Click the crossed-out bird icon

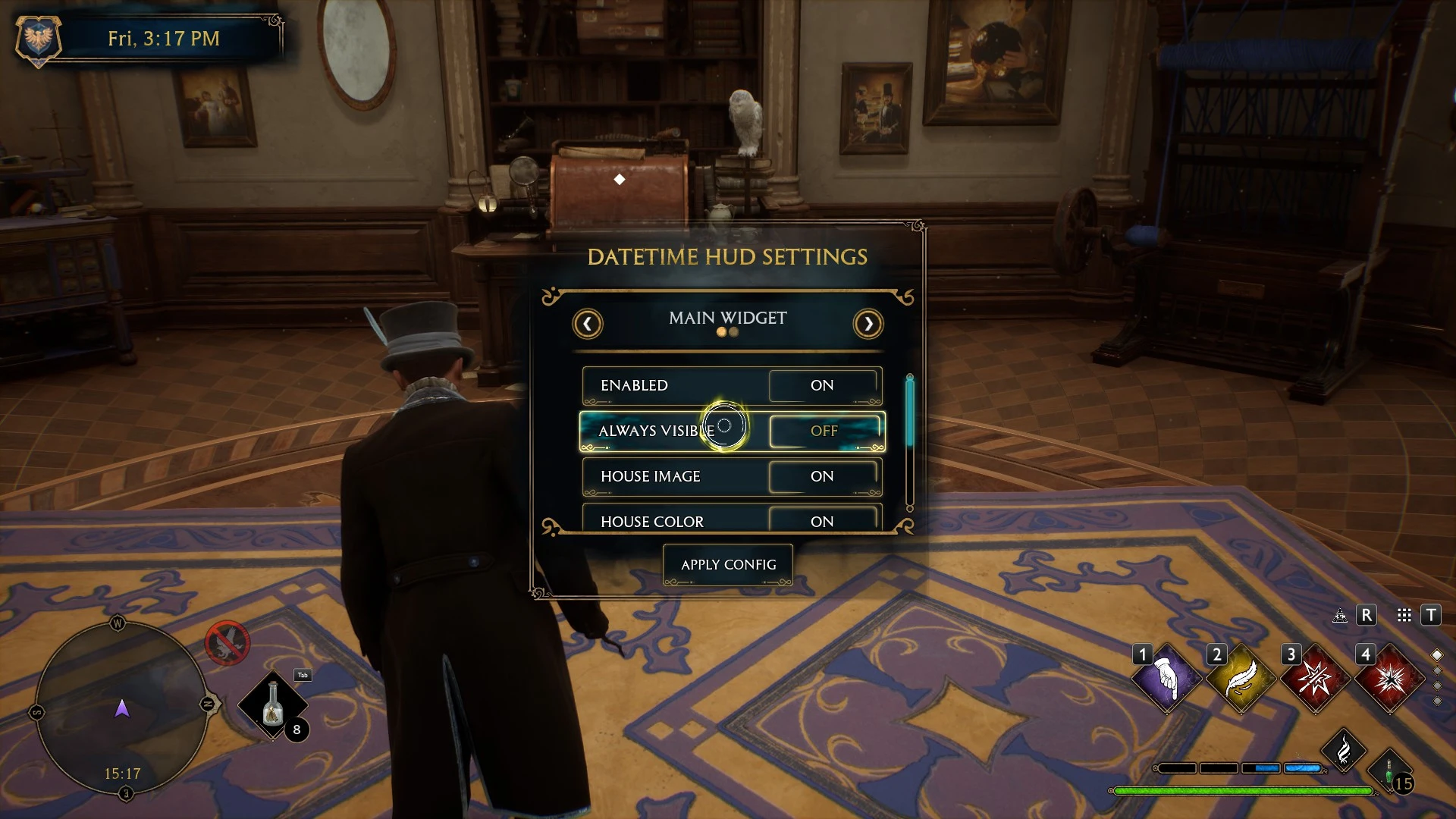tap(227, 644)
